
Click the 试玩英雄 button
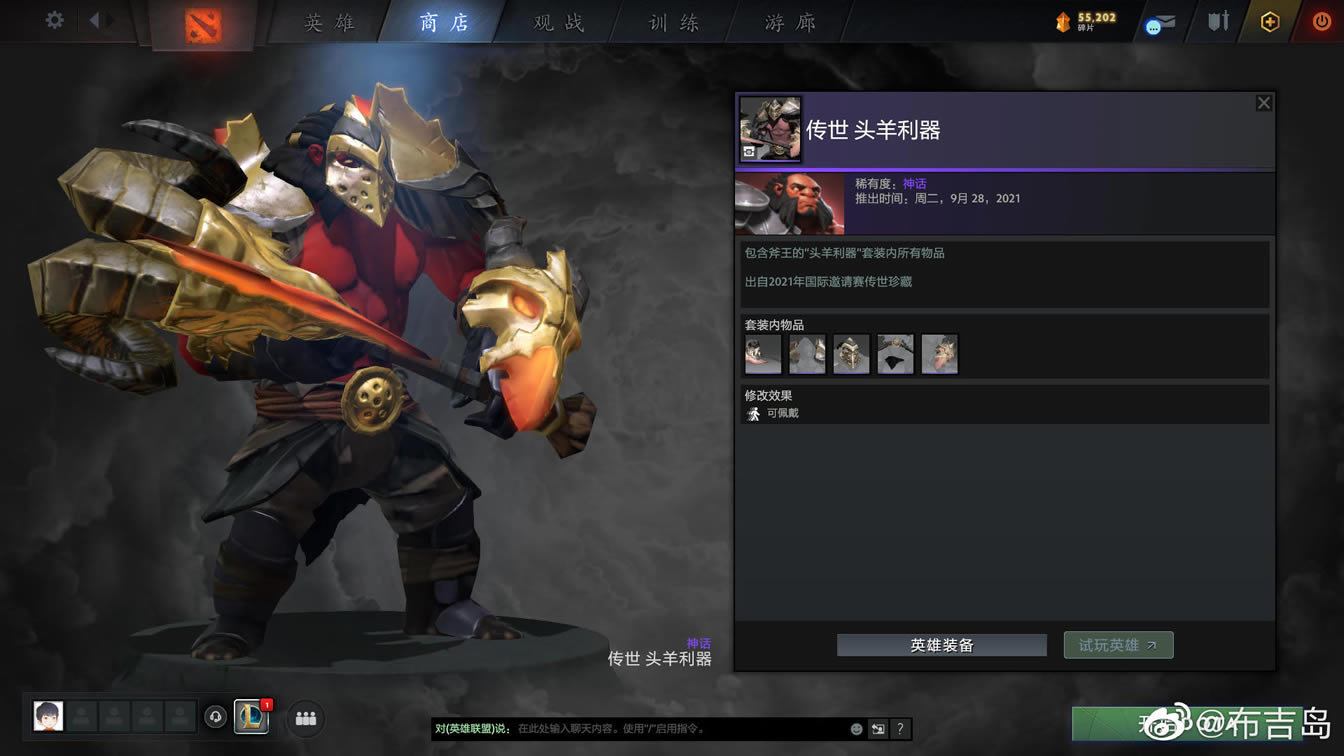coord(1118,644)
